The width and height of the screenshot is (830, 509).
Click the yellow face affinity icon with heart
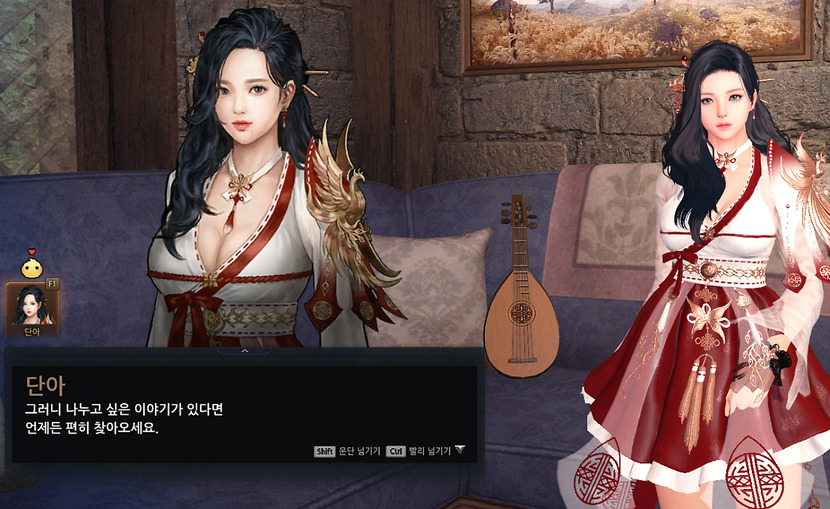(x=32, y=267)
